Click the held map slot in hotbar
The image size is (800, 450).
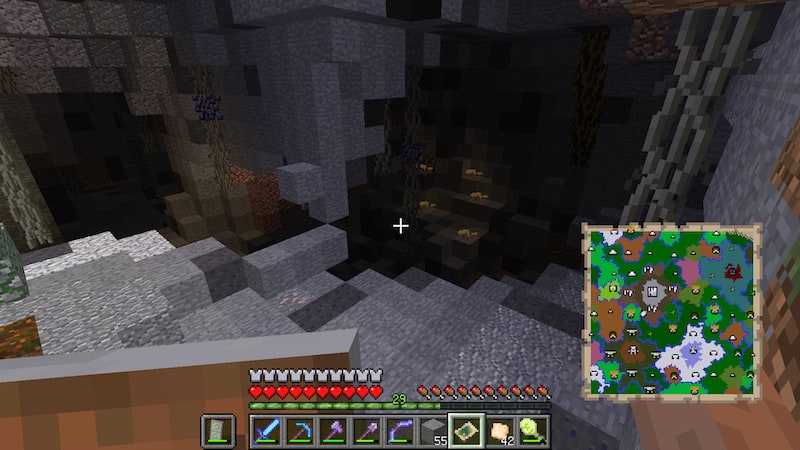466,431
